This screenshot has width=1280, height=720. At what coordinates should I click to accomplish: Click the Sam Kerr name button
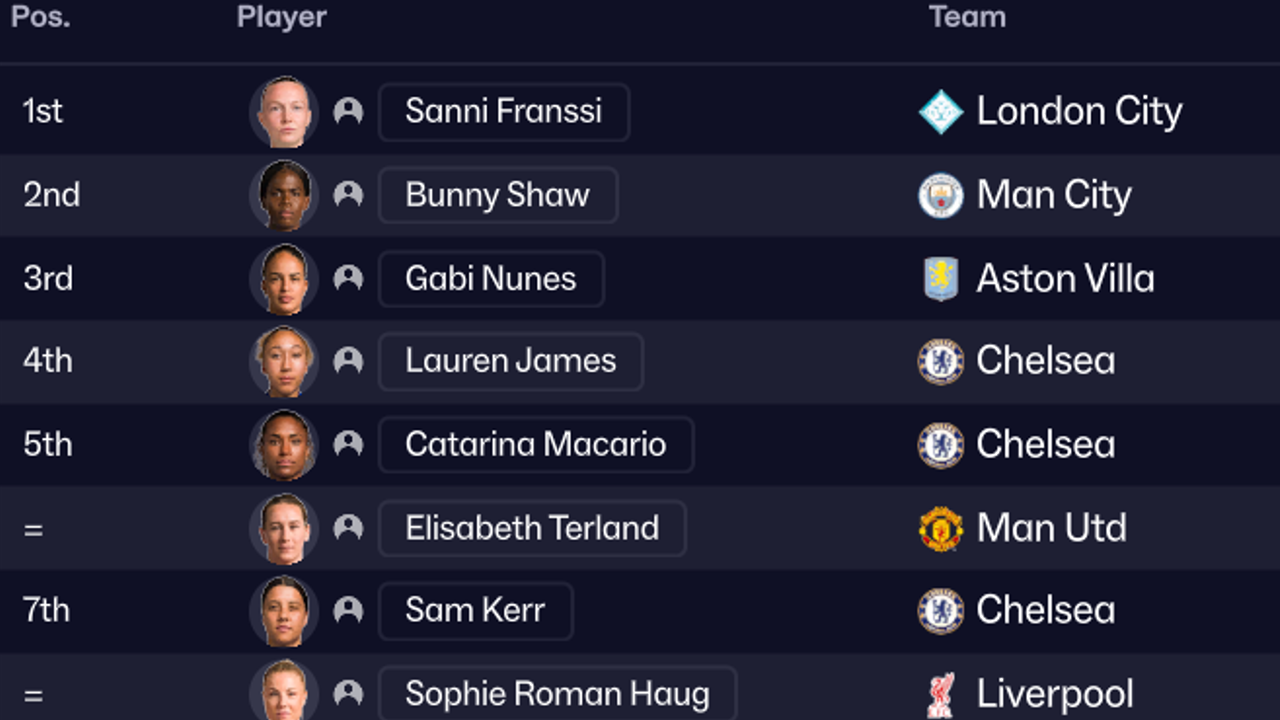click(475, 610)
